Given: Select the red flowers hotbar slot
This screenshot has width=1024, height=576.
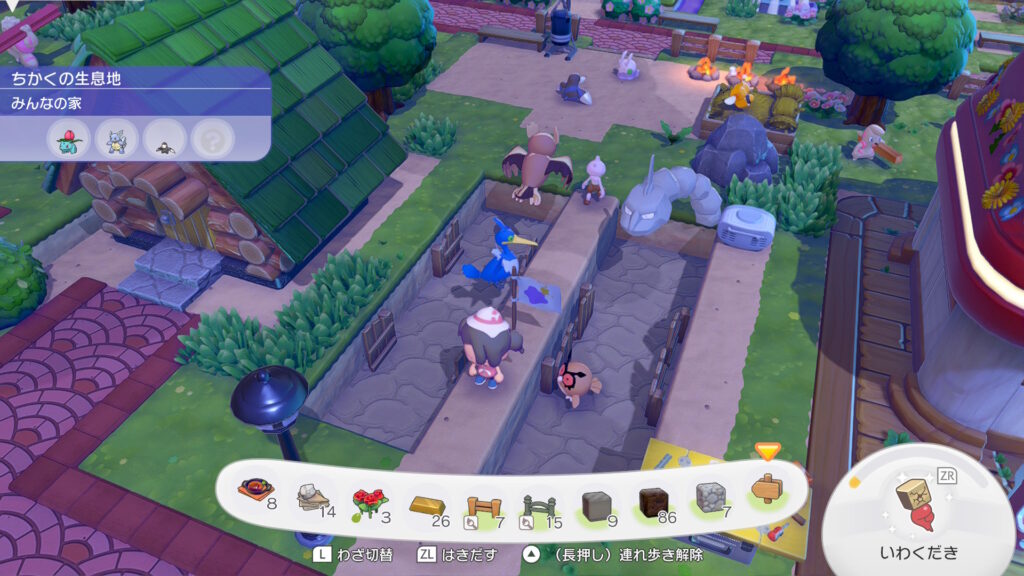Looking at the screenshot, I should click(x=369, y=494).
